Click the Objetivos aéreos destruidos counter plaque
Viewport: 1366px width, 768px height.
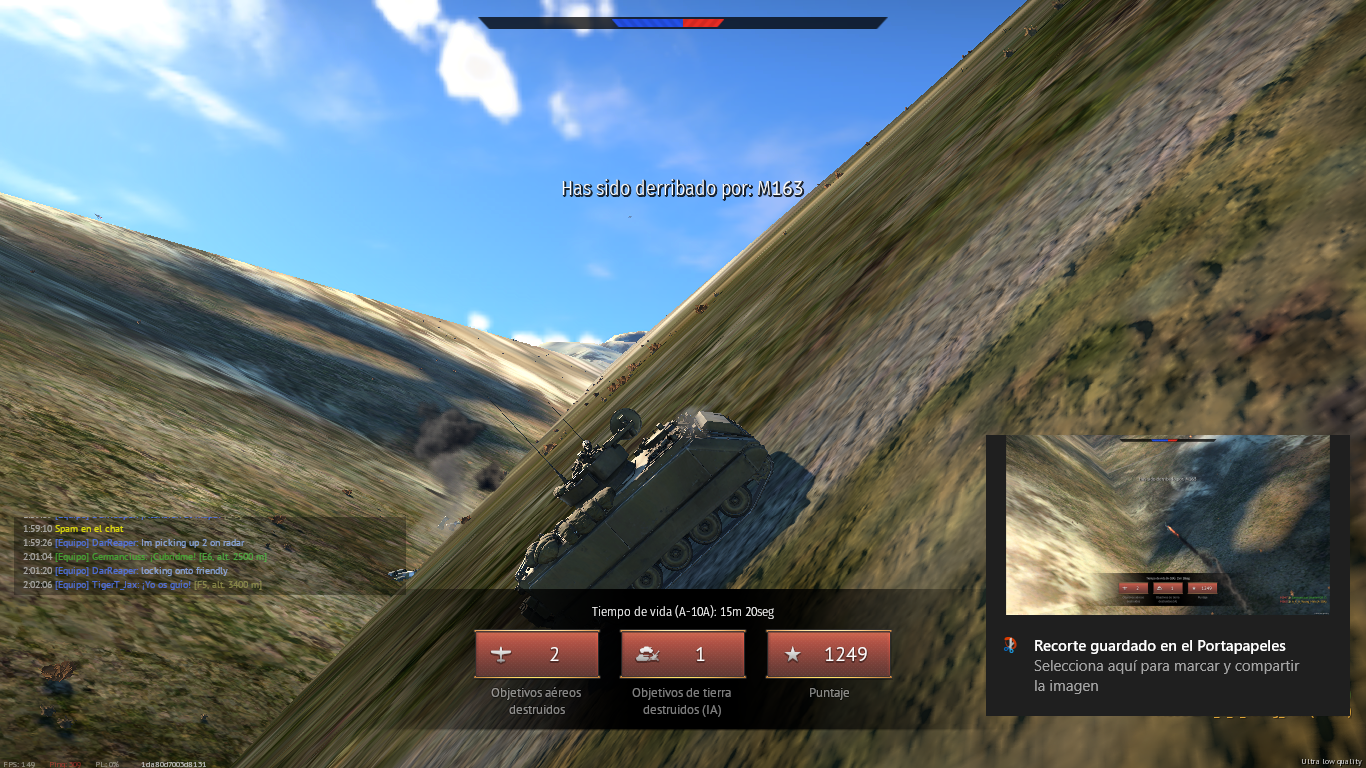coord(537,655)
